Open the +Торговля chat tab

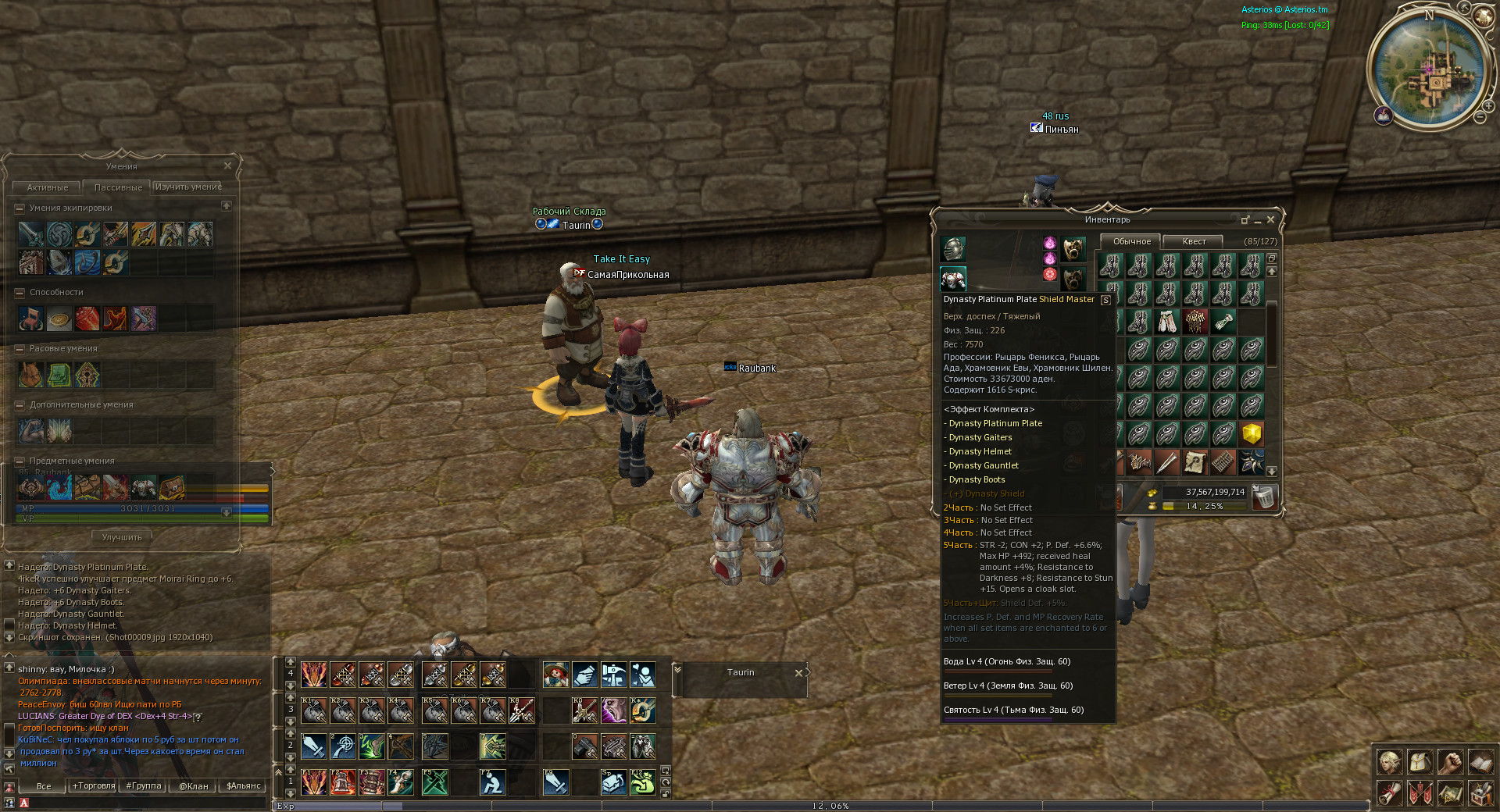point(94,786)
